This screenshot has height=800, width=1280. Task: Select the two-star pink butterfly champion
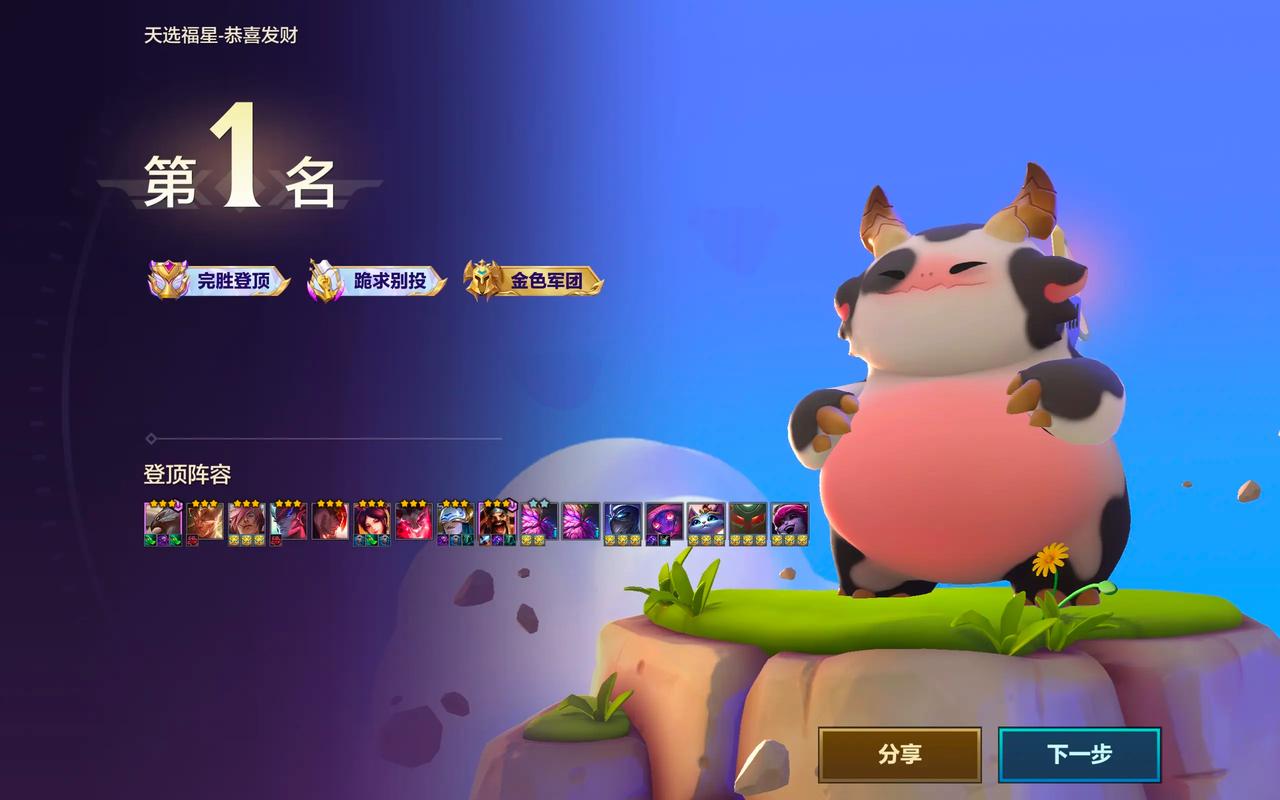[538, 521]
